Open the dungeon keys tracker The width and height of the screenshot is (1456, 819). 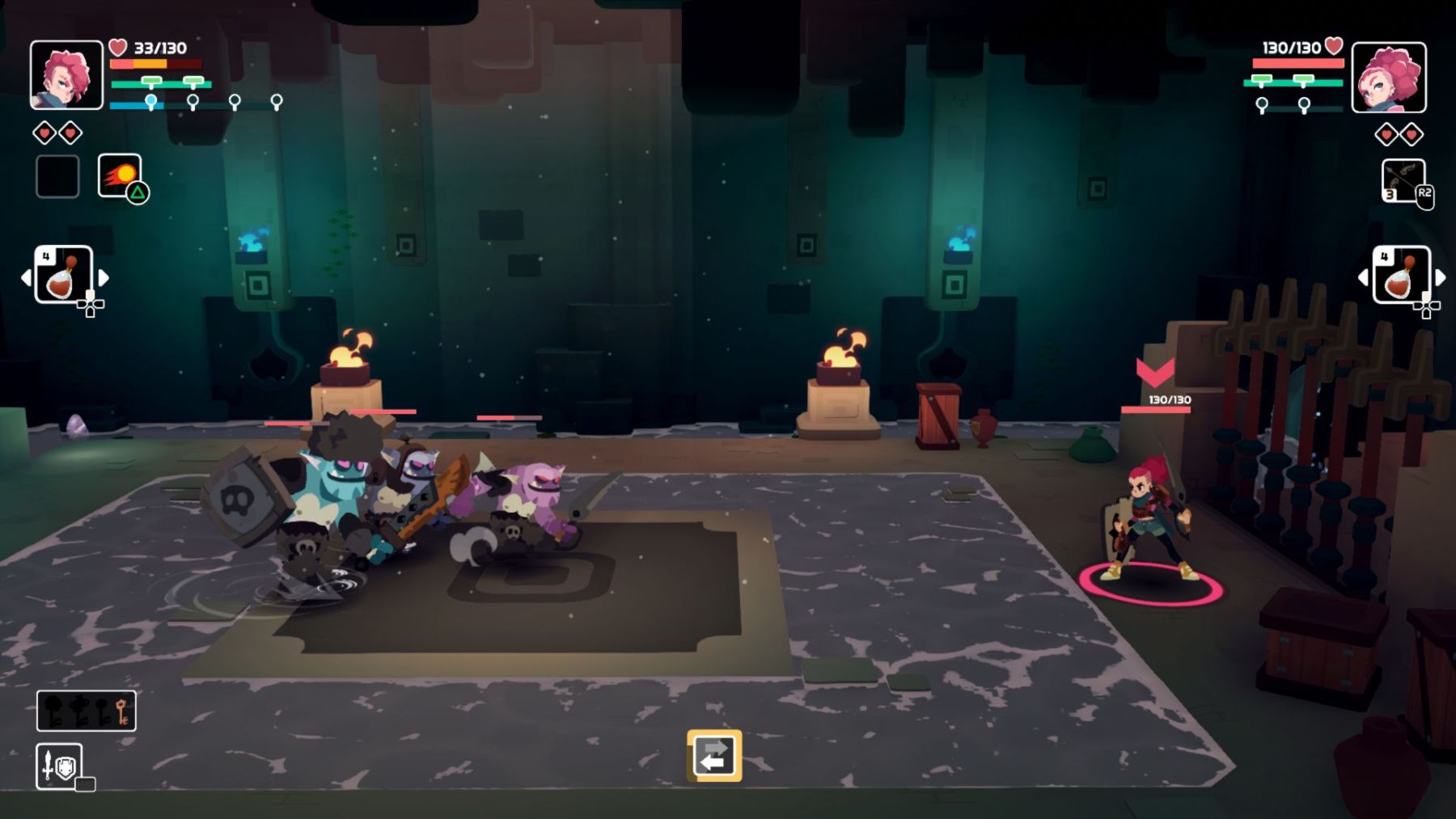(86, 711)
